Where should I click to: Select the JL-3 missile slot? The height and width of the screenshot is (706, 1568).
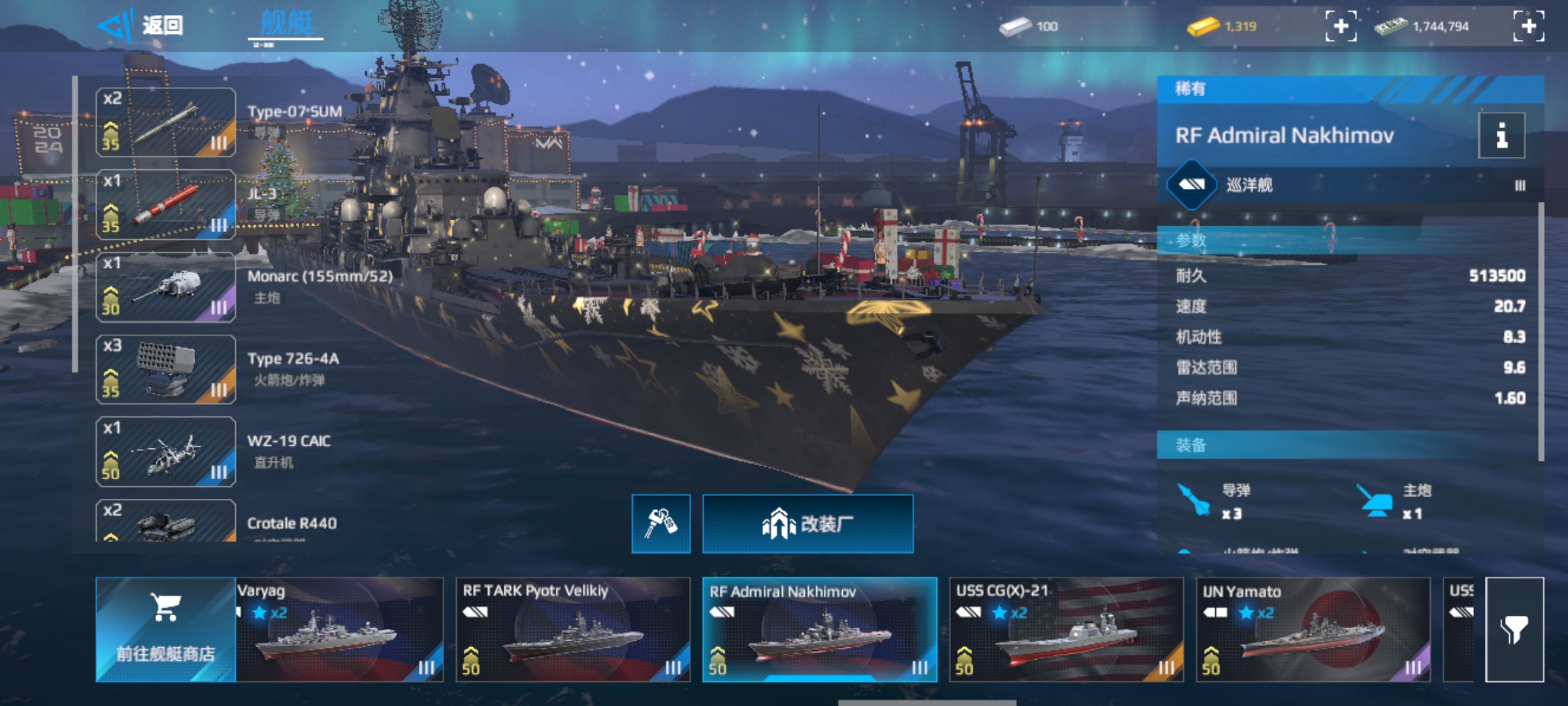tap(166, 205)
